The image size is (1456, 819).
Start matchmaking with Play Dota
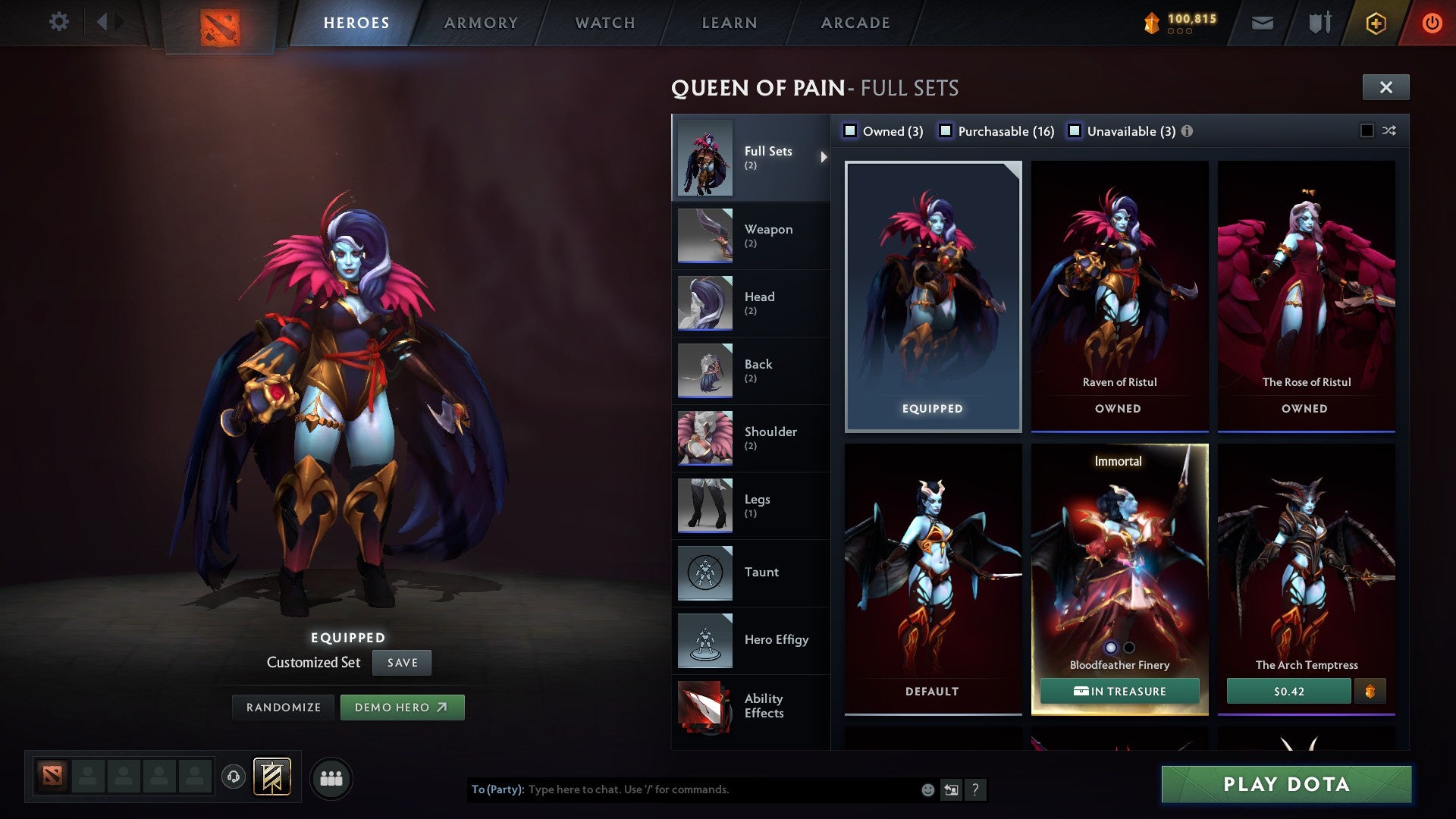pos(1286,784)
